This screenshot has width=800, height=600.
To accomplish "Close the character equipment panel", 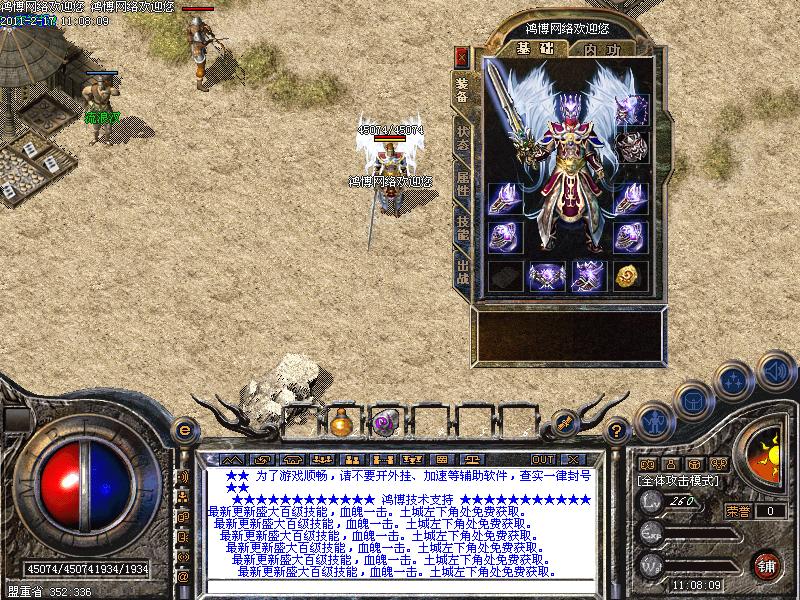I will (x=461, y=56).
